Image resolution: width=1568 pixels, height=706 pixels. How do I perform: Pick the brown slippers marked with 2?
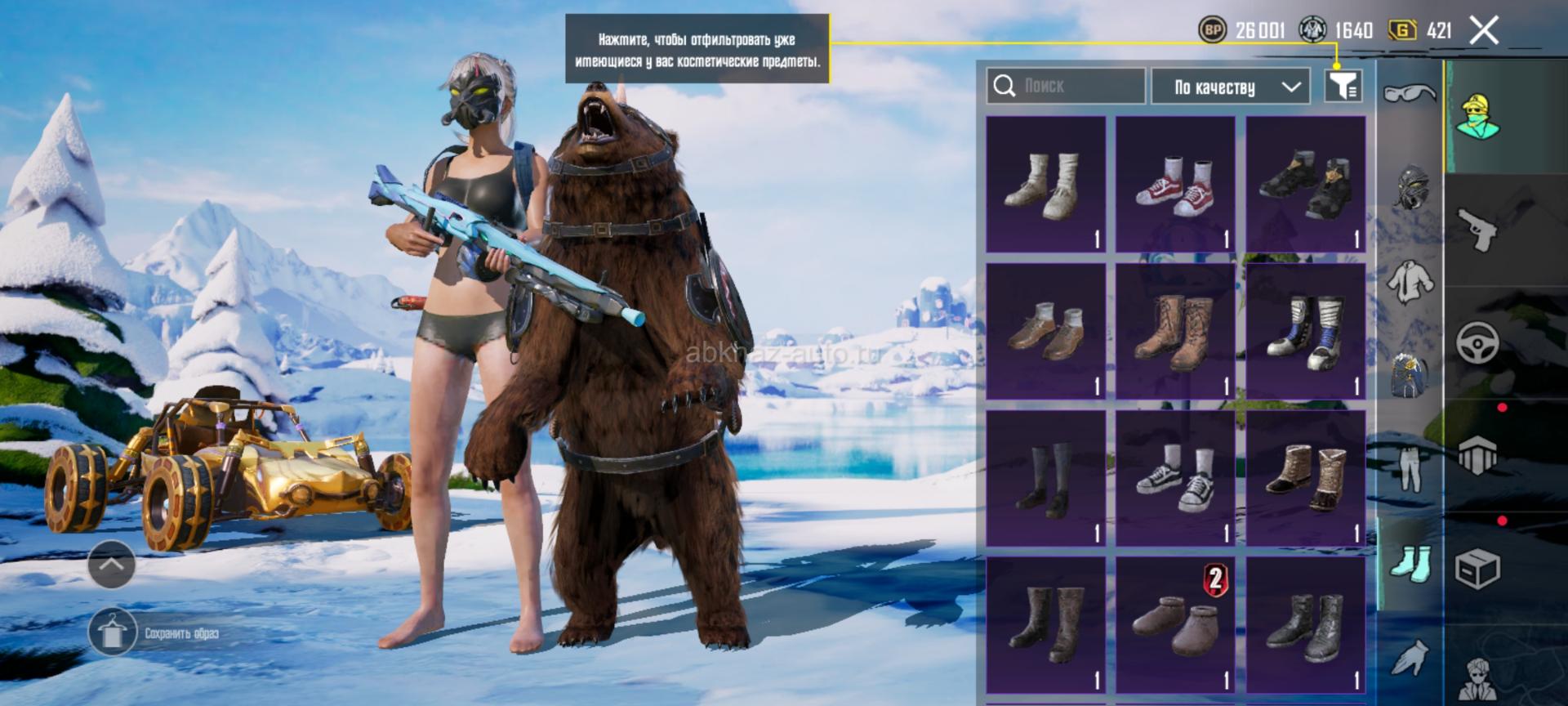[x=1175, y=625]
